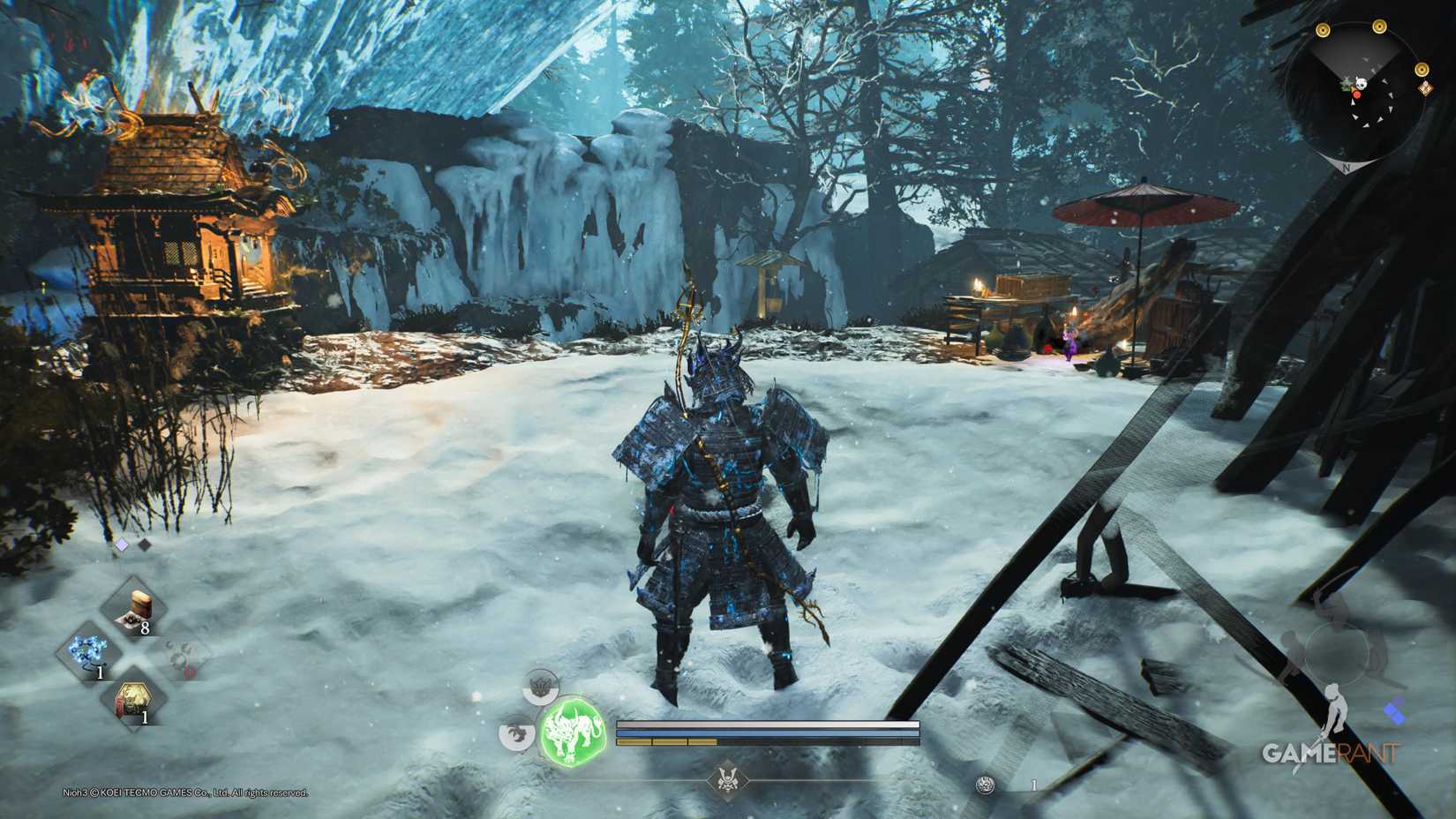Click the N compass marker under the minimap

(1347, 166)
